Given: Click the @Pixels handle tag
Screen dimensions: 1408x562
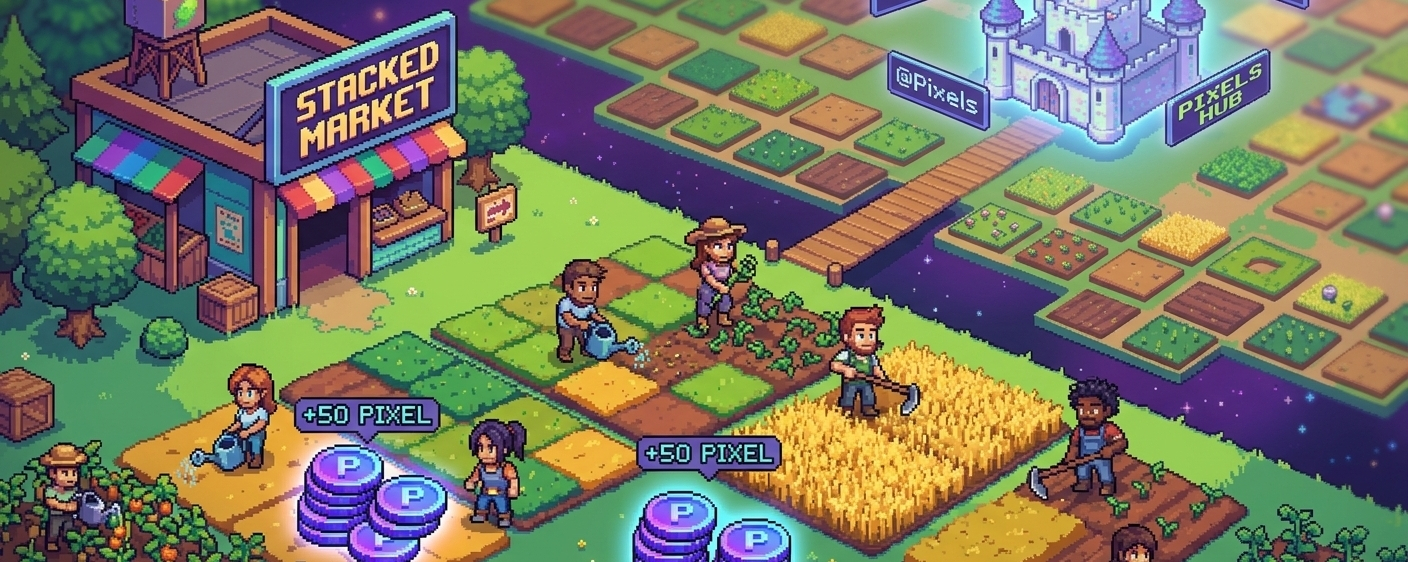Looking at the screenshot, I should click(938, 92).
